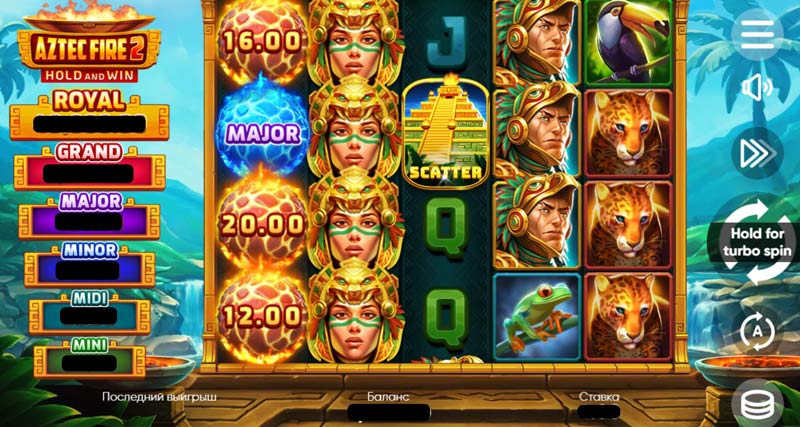The image size is (800, 427).
Task: Open the autoplay settings button
Action: click(757, 330)
